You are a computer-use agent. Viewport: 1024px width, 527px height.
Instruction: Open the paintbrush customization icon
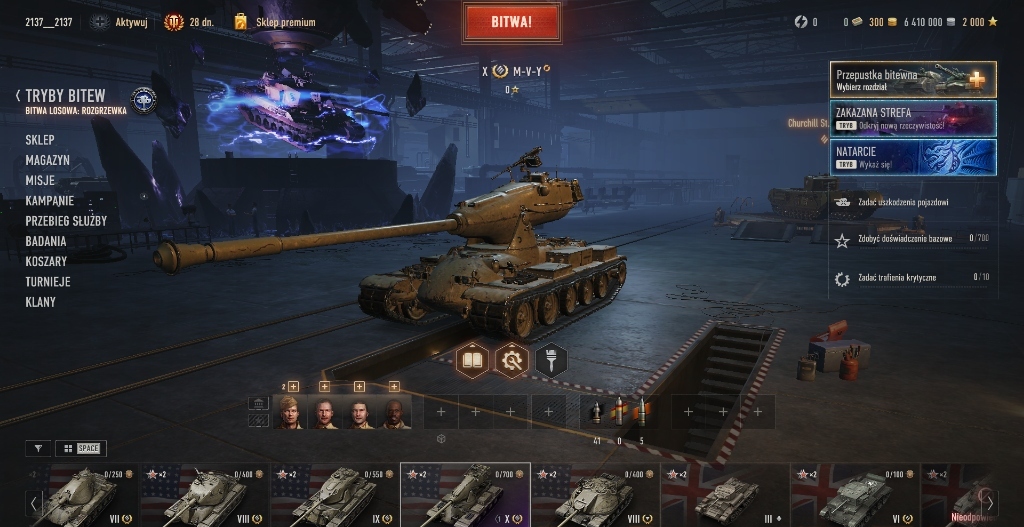coord(551,359)
